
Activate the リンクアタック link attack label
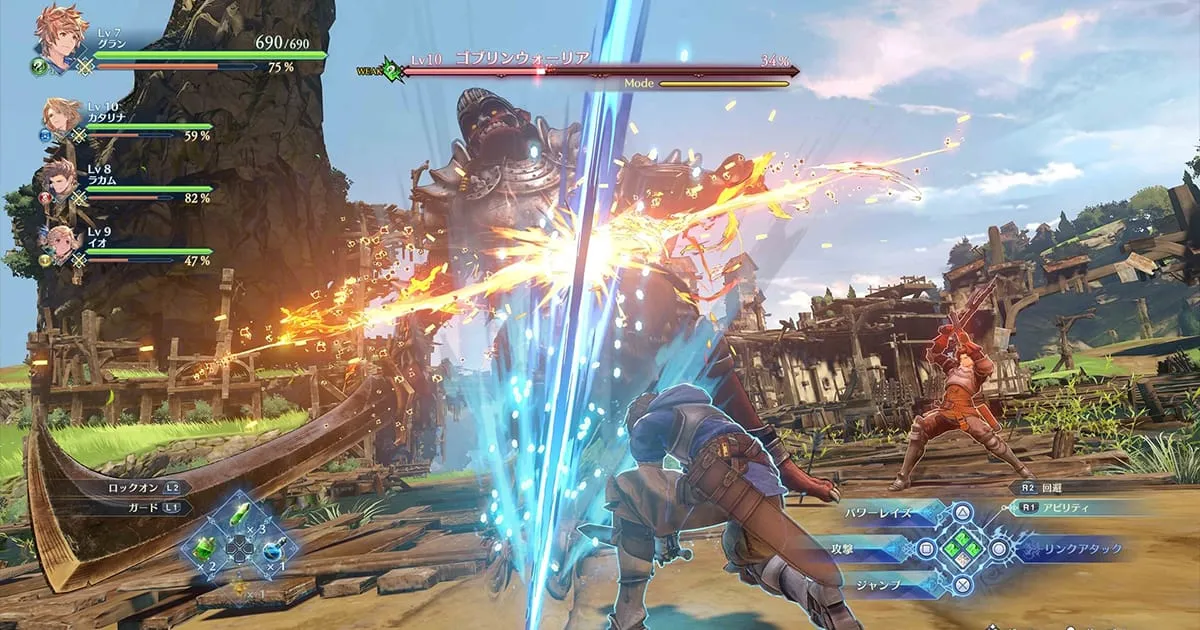click(1080, 548)
